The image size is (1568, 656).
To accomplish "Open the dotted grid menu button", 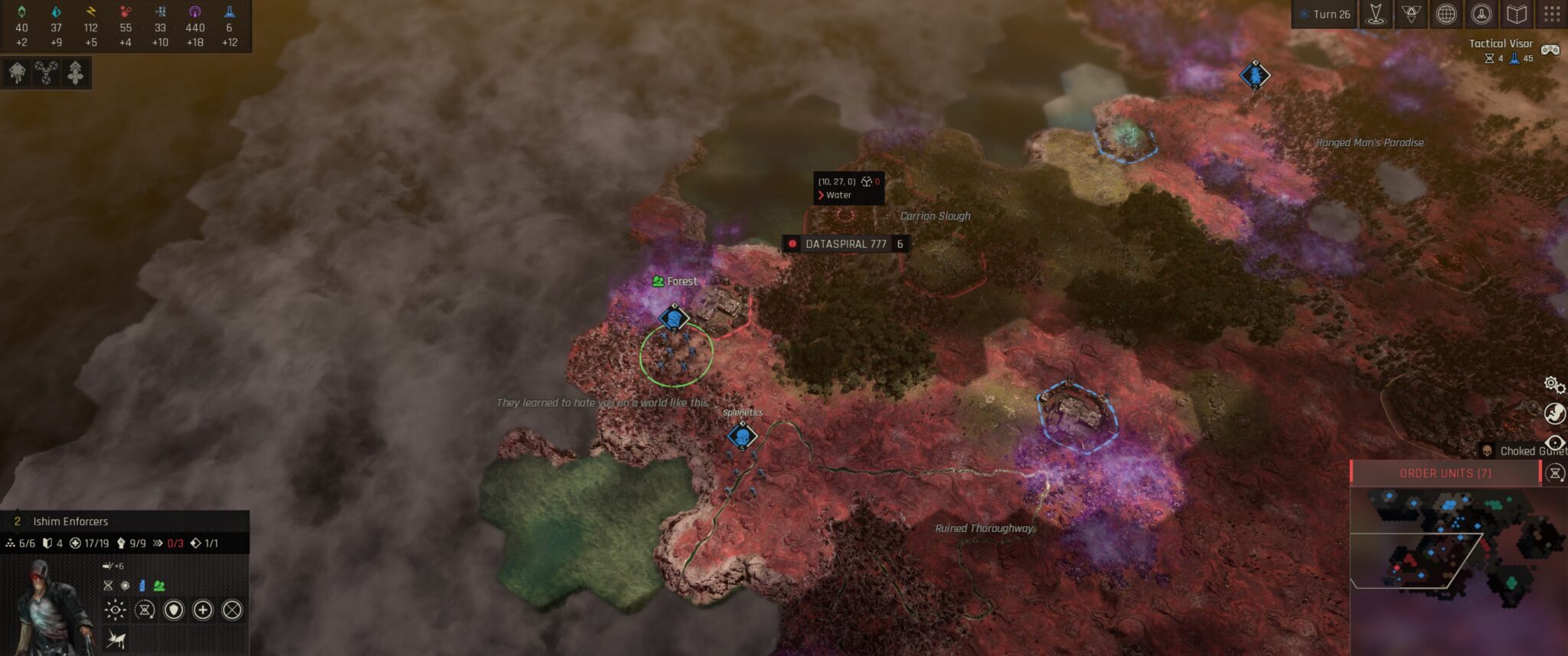I will pyautogui.click(x=1552, y=14).
